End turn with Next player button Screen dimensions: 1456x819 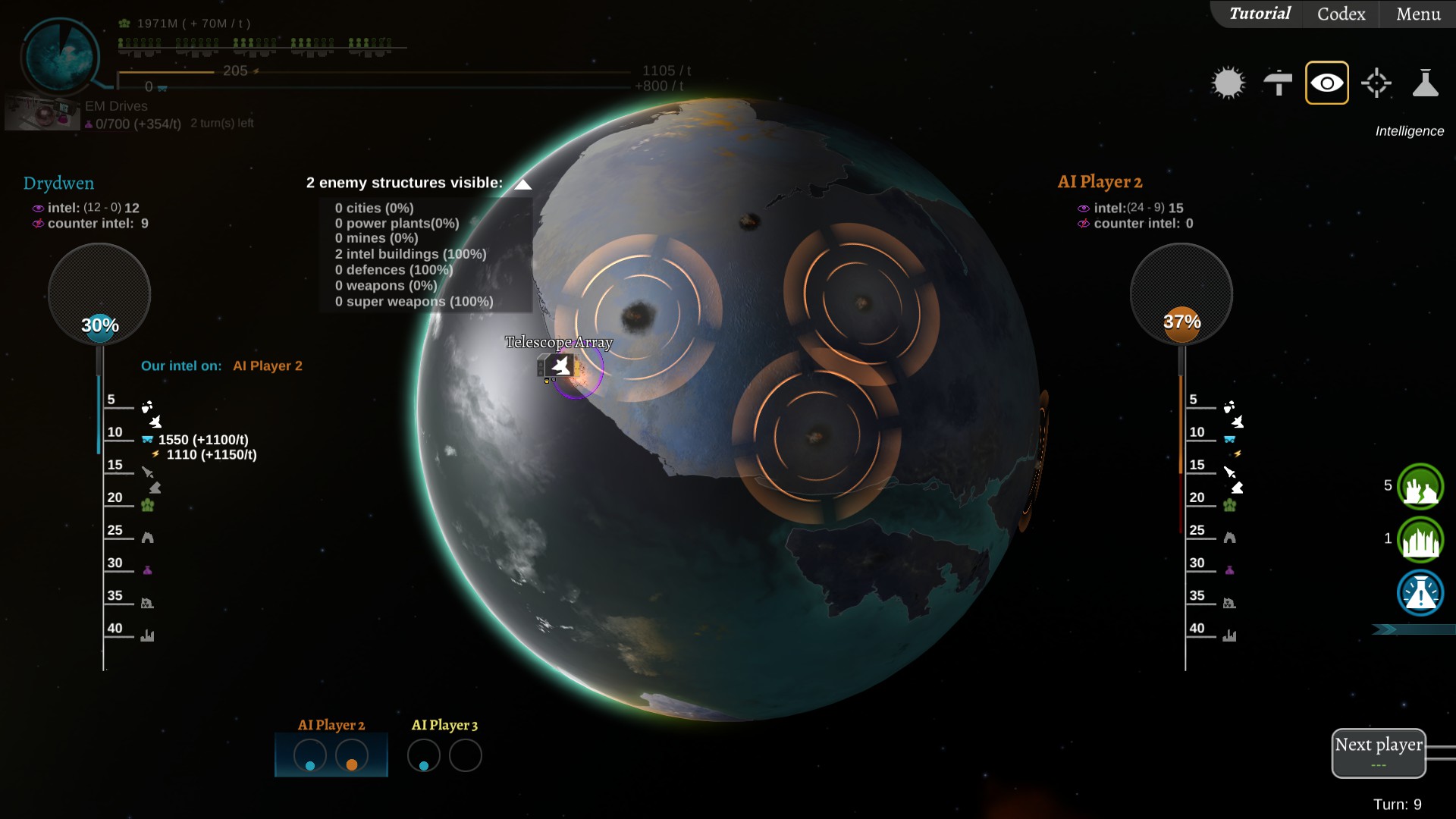[x=1378, y=752]
